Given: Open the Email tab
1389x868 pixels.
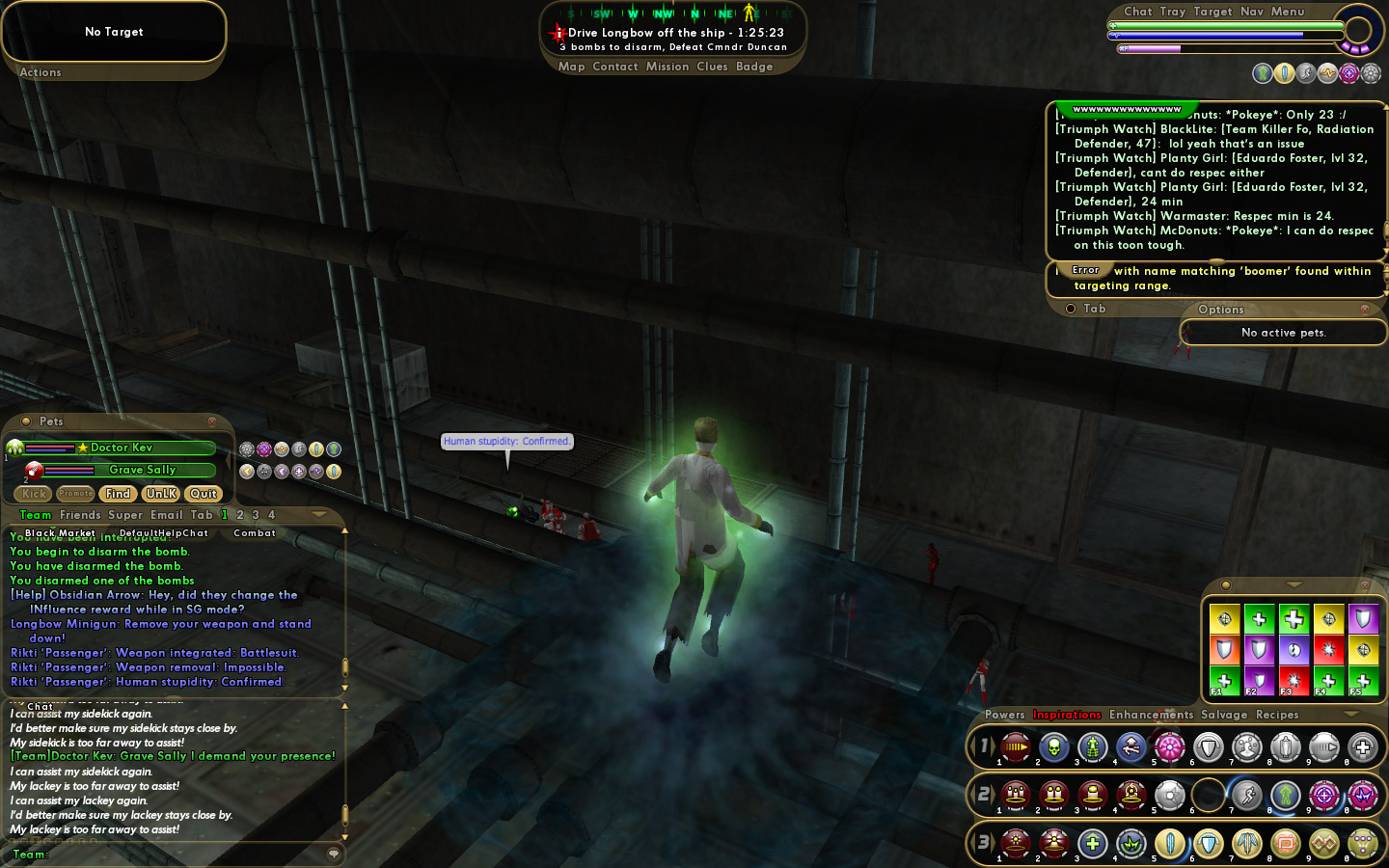Looking at the screenshot, I should pyautogui.click(x=167, y=515).
